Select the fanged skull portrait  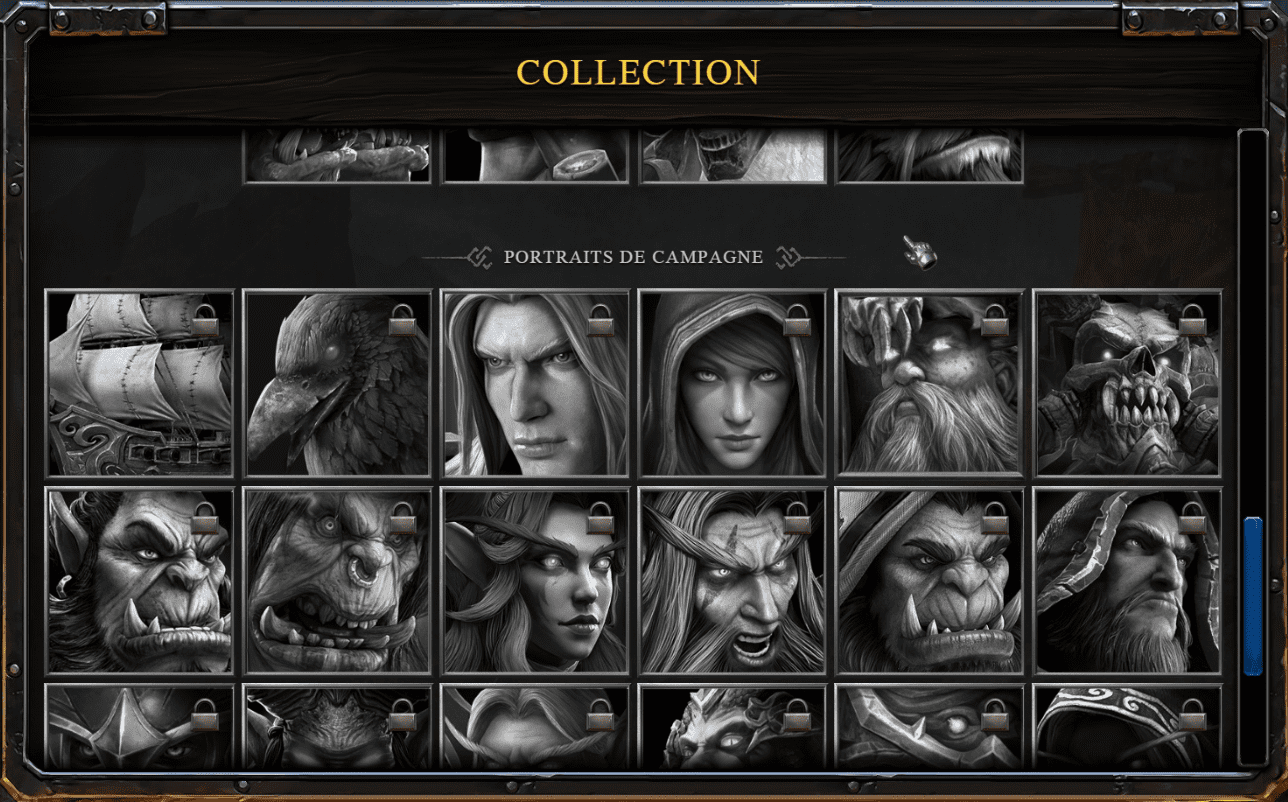coord(1127,383)
